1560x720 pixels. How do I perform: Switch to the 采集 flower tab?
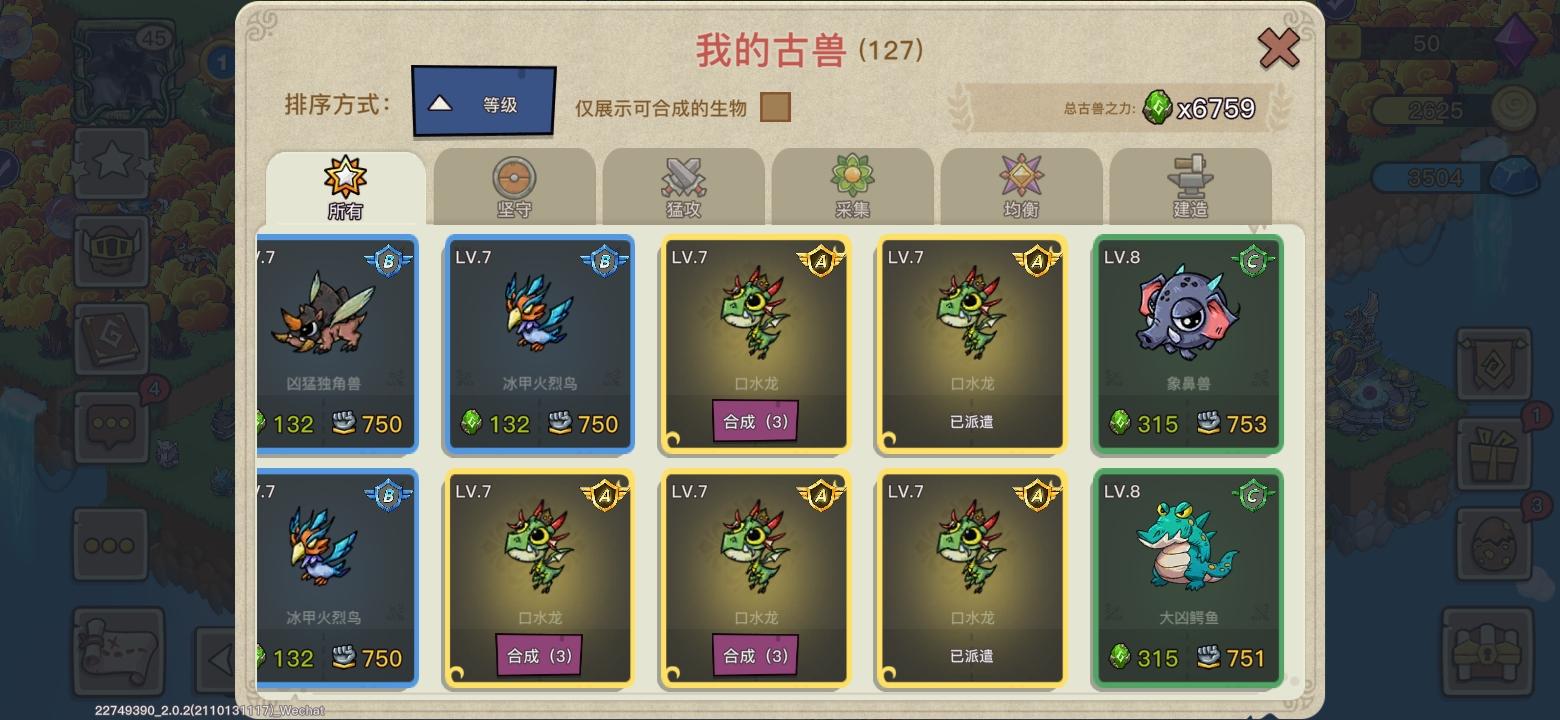click(x=852, y=185)
